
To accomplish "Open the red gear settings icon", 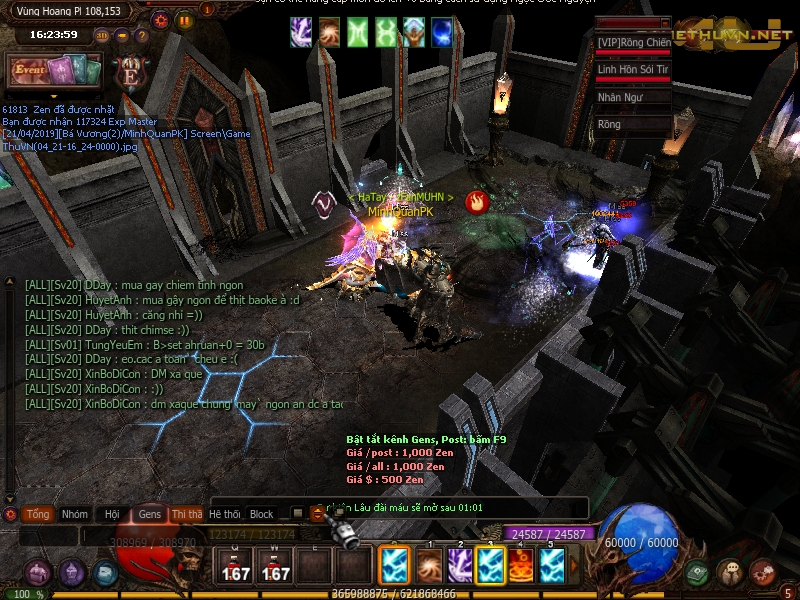I will [161, 19].
